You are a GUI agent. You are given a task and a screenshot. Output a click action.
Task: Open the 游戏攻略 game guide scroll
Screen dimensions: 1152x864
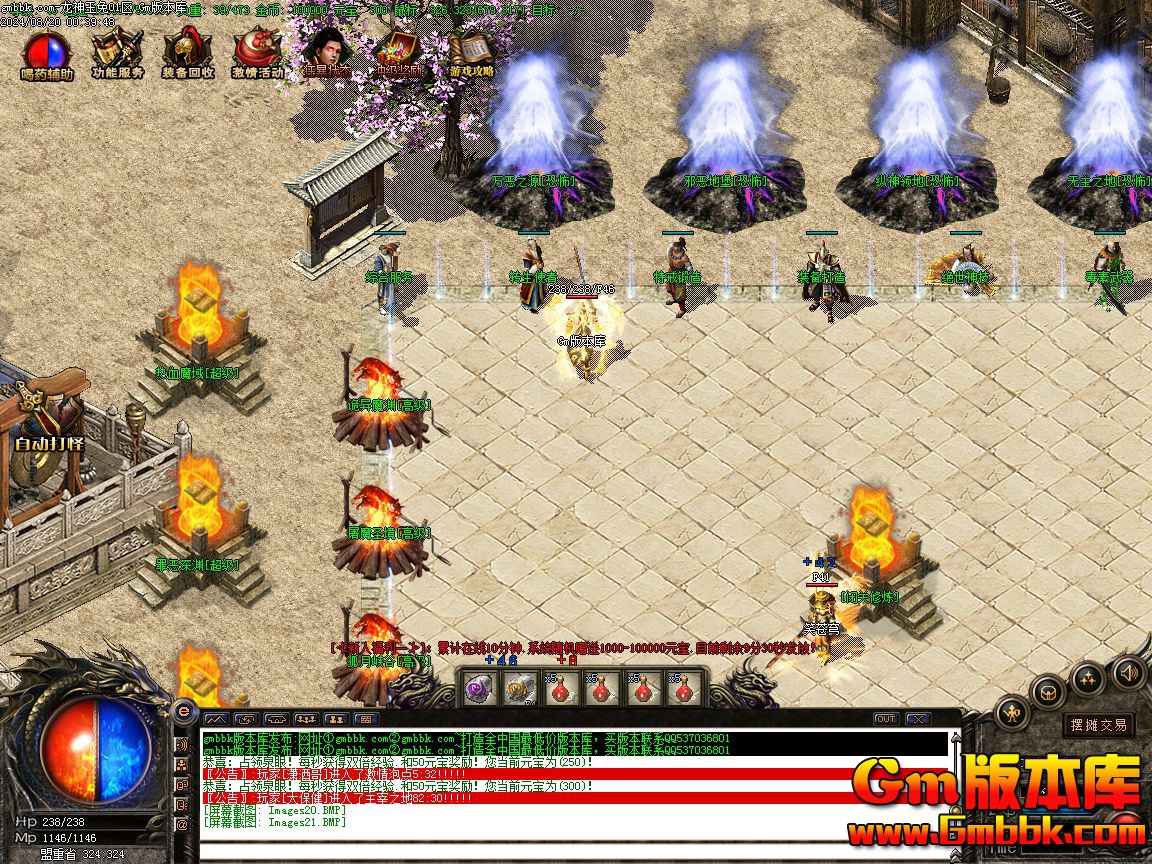[x=471, y=53]
